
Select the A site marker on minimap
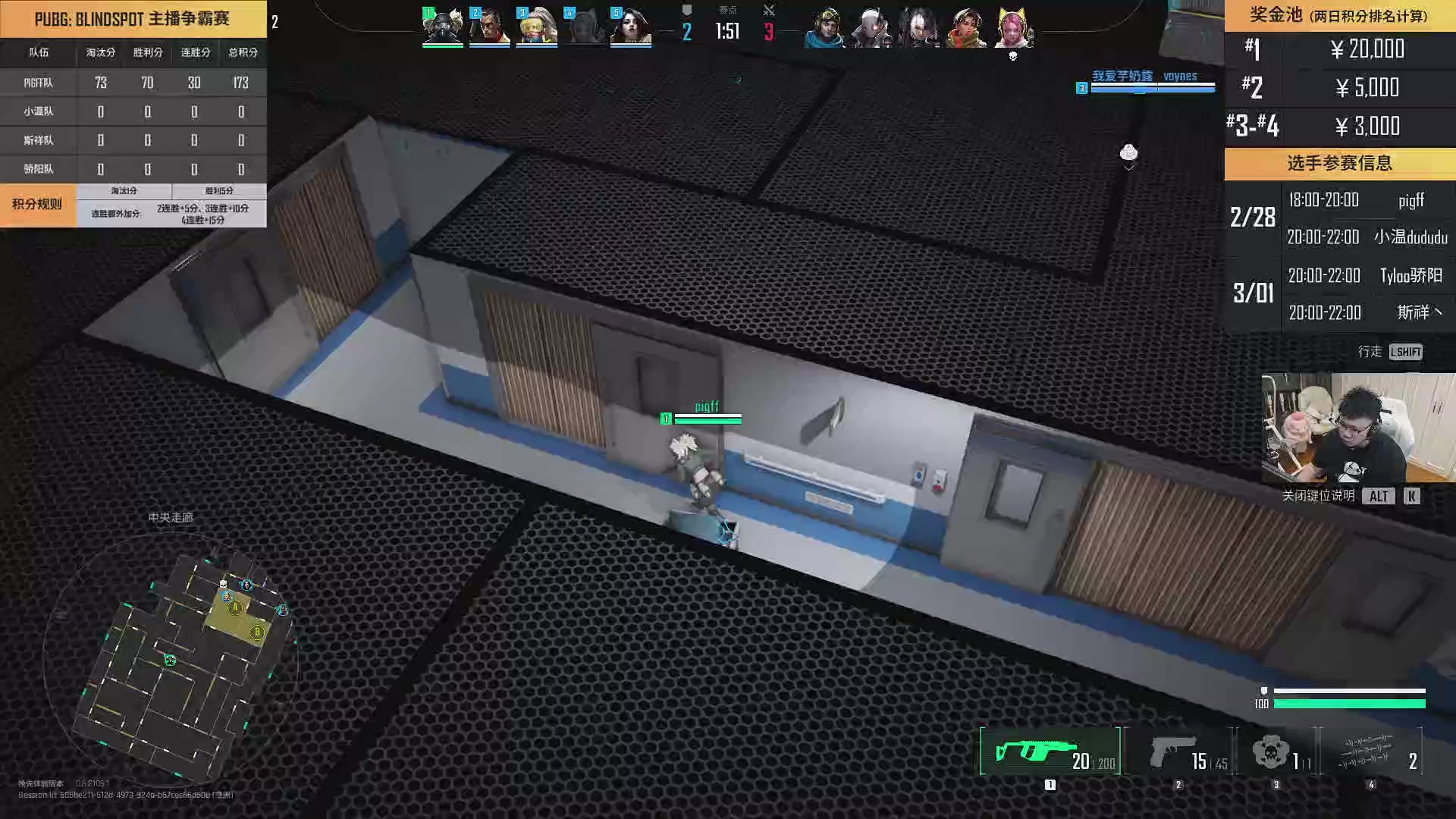[x=236, y=607]
